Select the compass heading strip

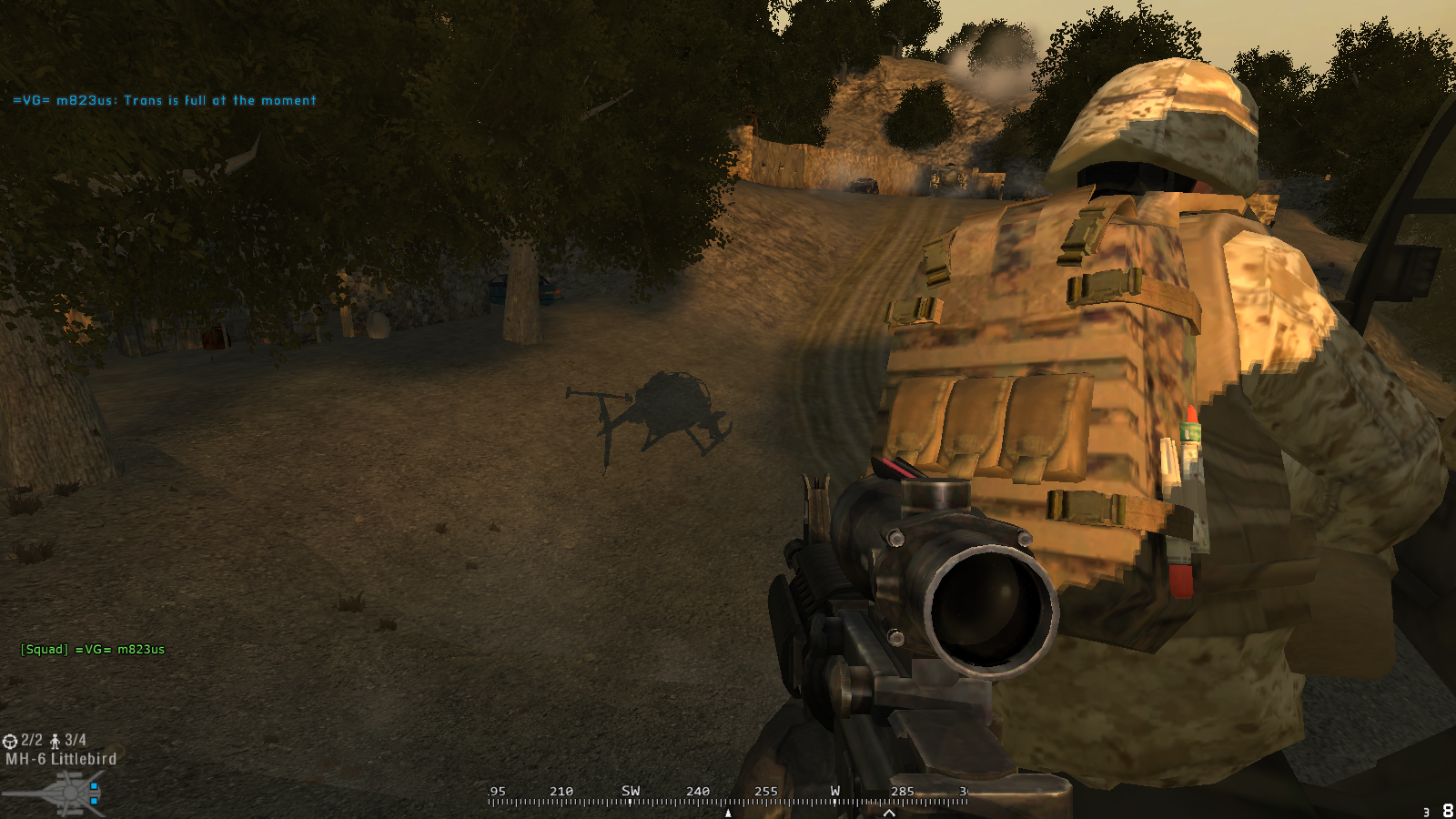click(726, 796)
